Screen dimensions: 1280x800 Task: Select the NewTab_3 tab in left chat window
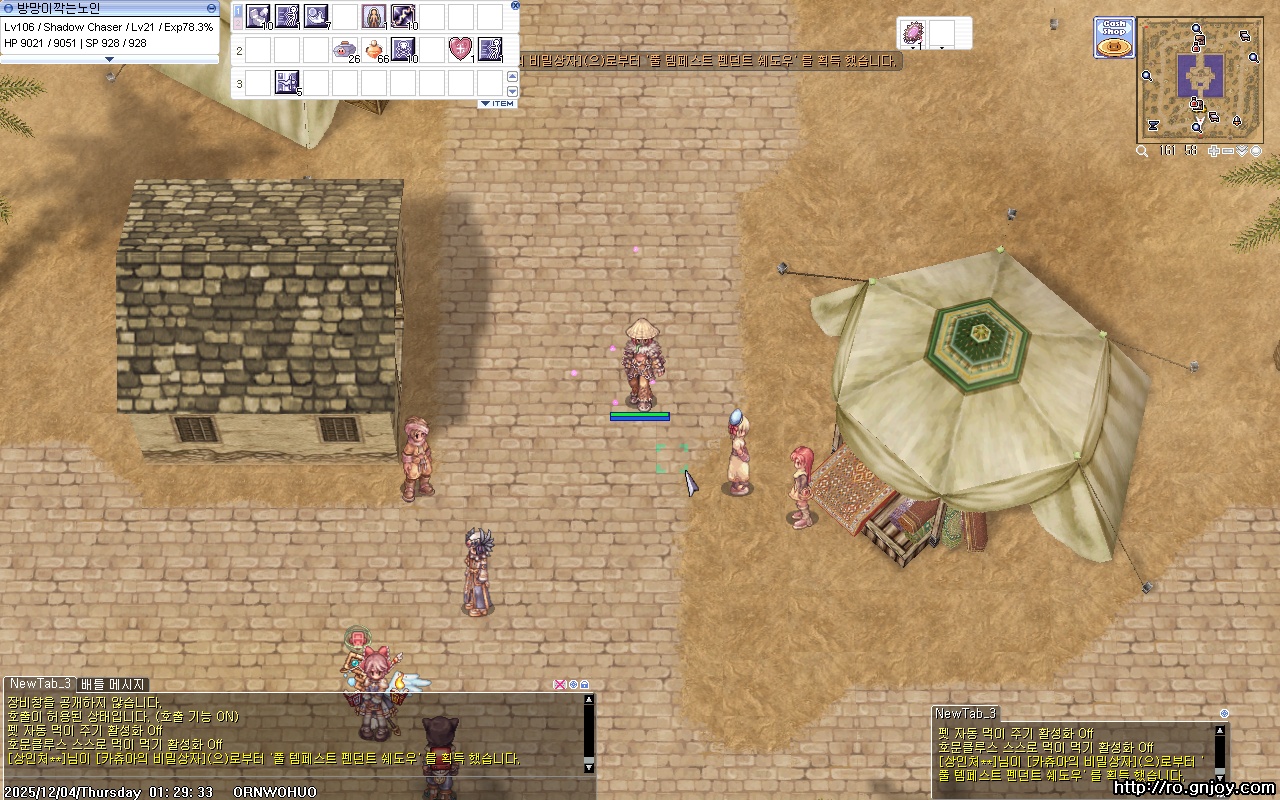click(40, 684)
